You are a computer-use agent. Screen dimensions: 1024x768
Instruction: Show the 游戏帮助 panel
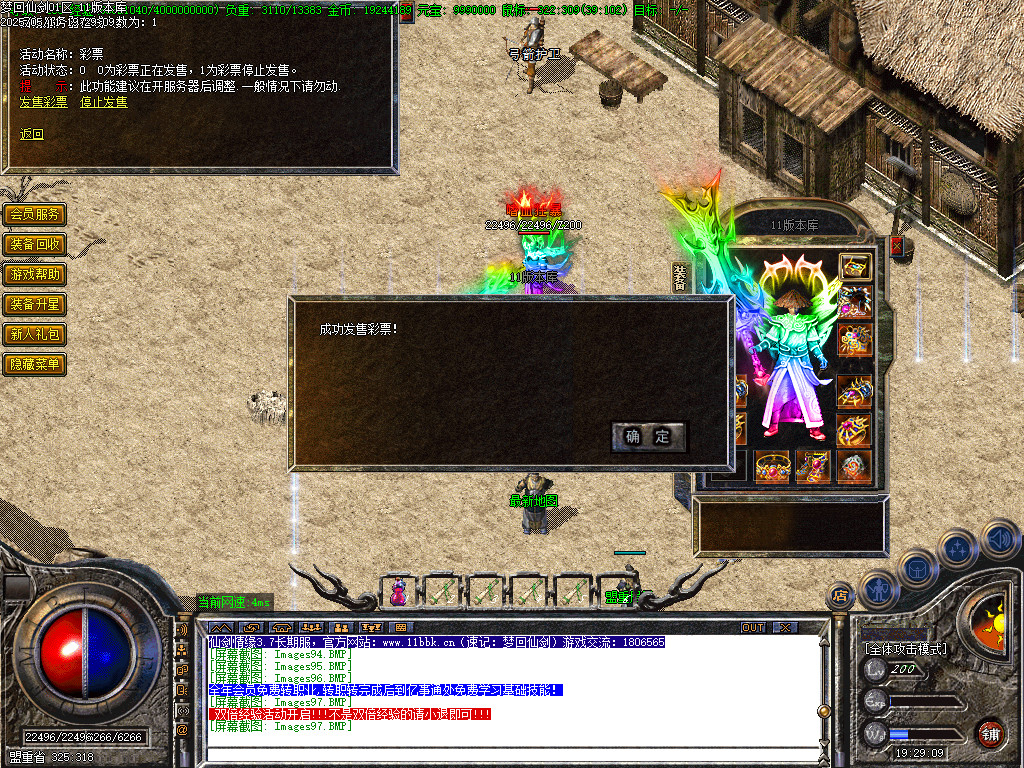[35, 274]
